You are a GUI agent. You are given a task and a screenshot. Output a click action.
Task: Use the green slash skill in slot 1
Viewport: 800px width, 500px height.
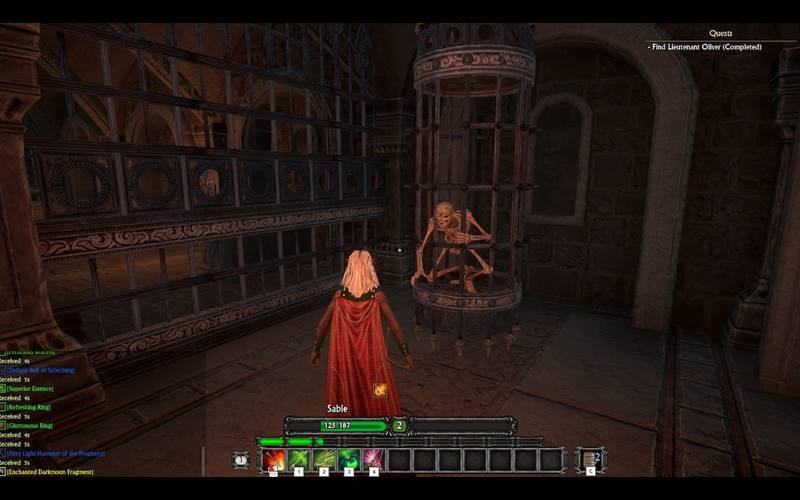coord(299,460)
